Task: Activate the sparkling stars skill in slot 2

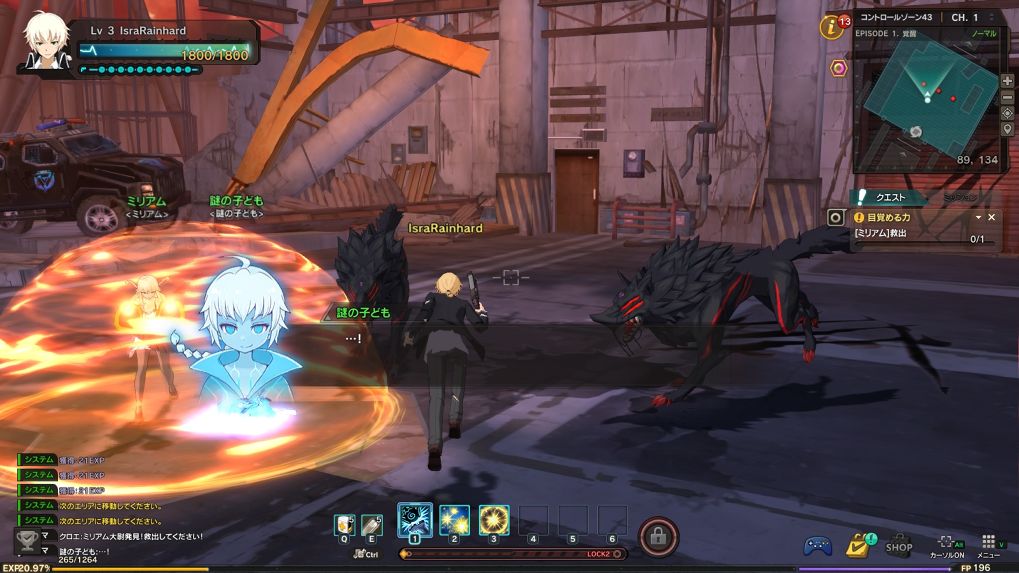Action: coord(454,521)
